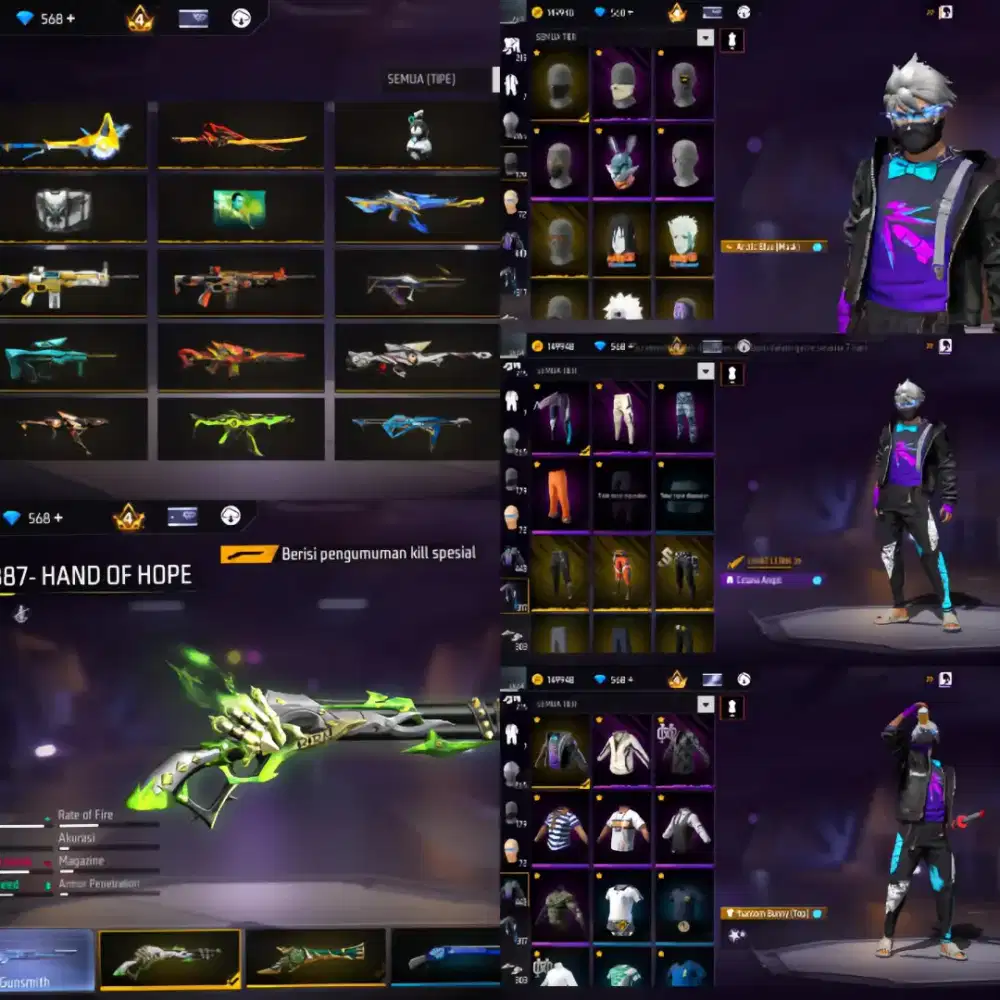Equip the blue rabbit-eared mask
This screenshot has height=1000, width=1000.
[620, 160]
